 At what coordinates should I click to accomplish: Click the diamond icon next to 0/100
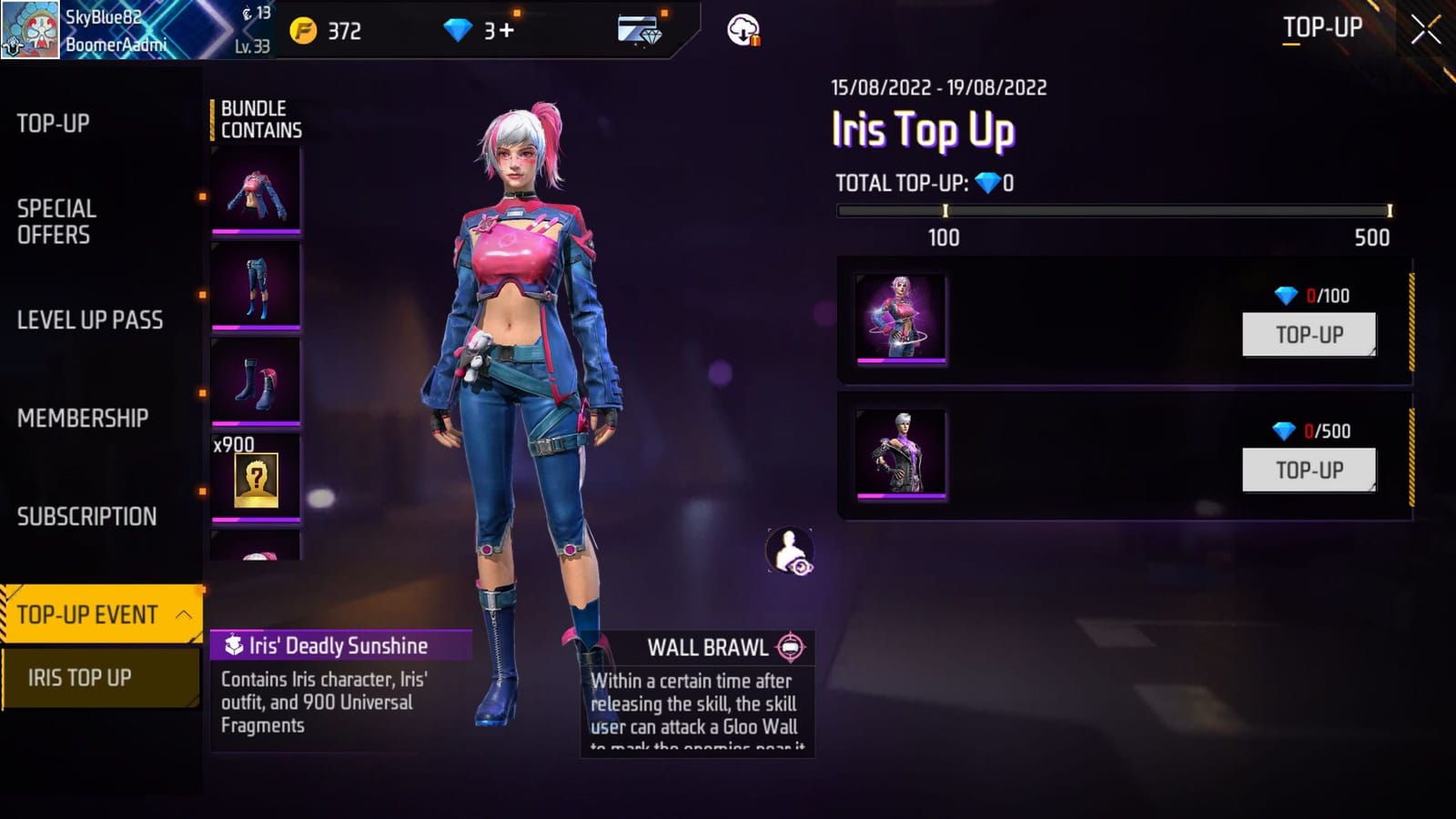click(x=1284, y=295)
